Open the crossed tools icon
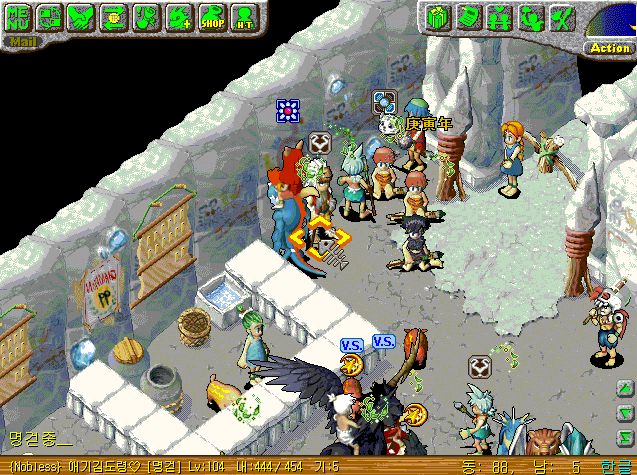 point(561,17)
